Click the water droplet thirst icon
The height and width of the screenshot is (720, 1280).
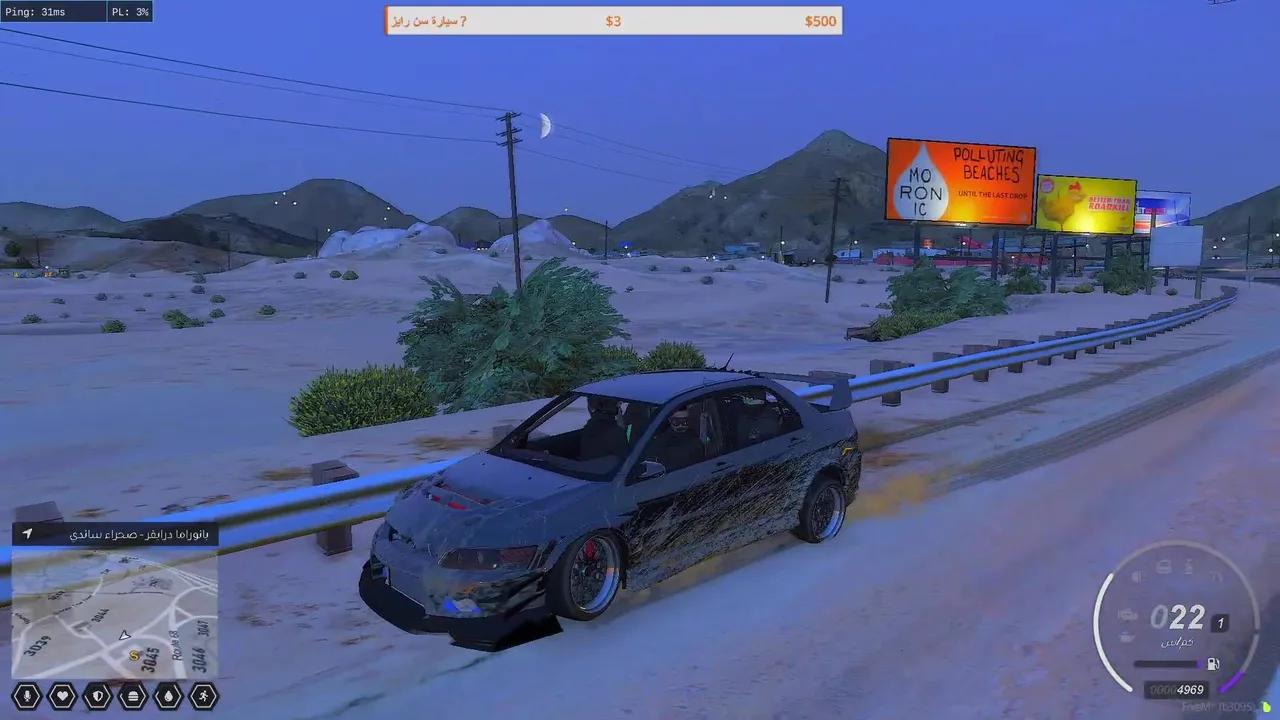169,695
